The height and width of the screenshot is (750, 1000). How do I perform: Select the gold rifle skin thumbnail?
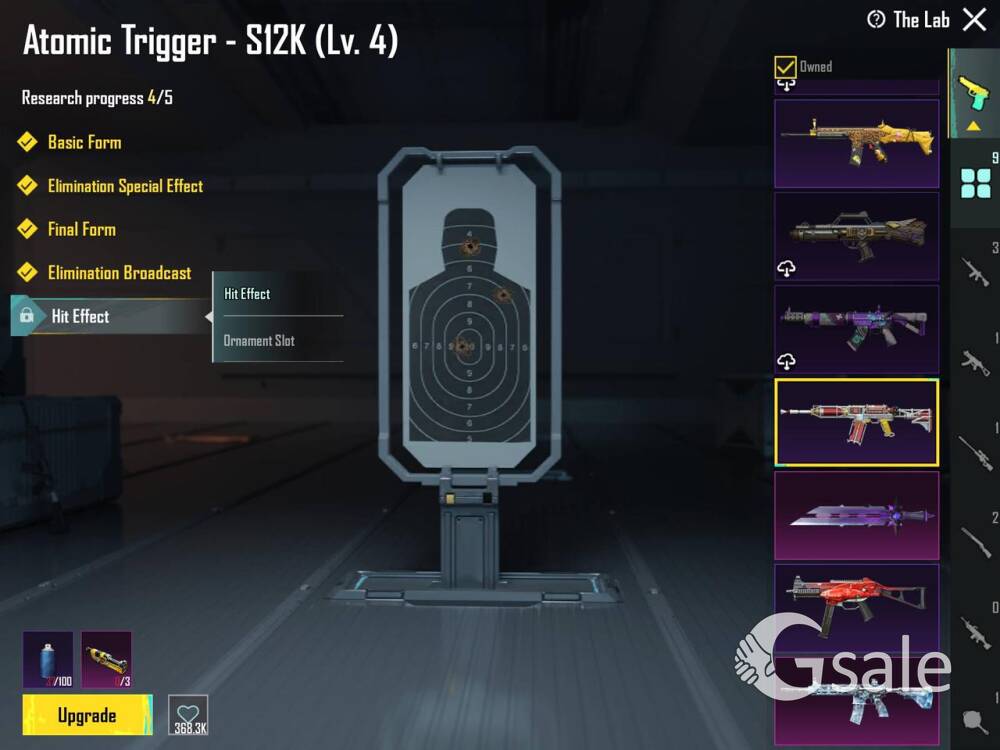point(856,144)
